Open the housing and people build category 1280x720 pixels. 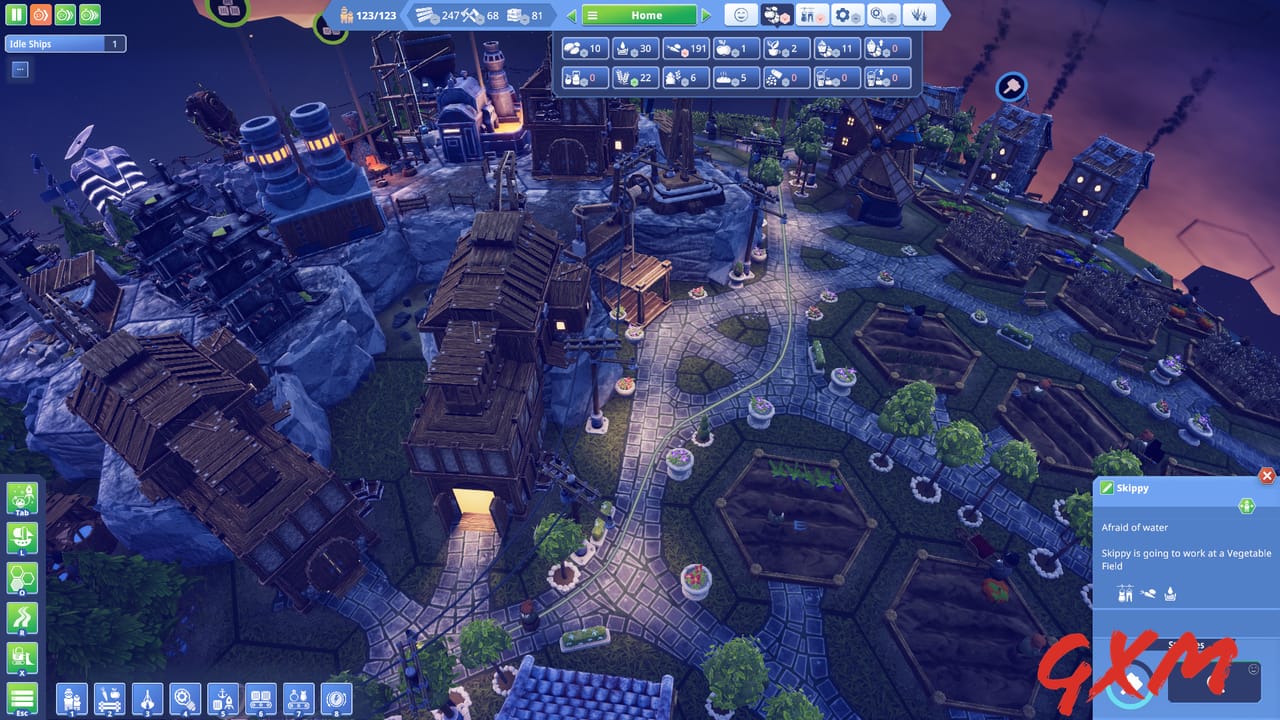pyautogui.click(x=70, y=698)
